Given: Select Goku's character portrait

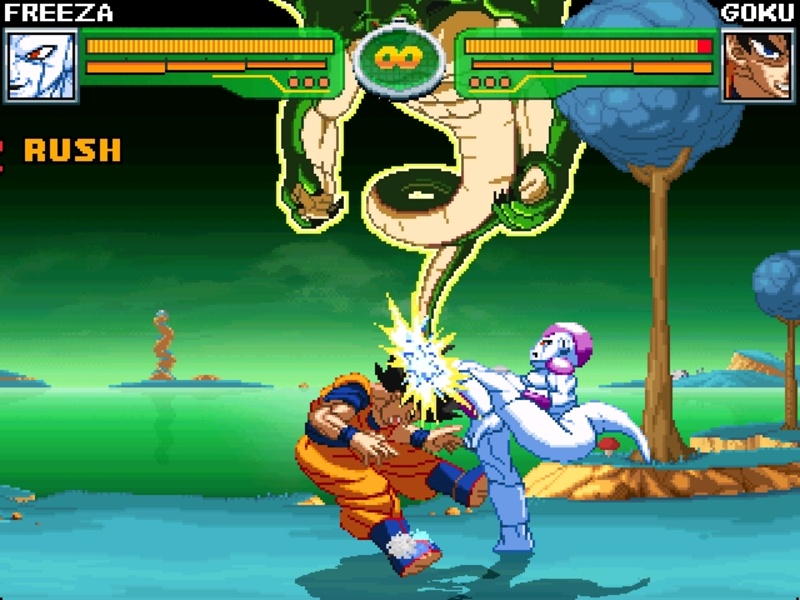Looking at the screenshot, I should coord(757,65).
